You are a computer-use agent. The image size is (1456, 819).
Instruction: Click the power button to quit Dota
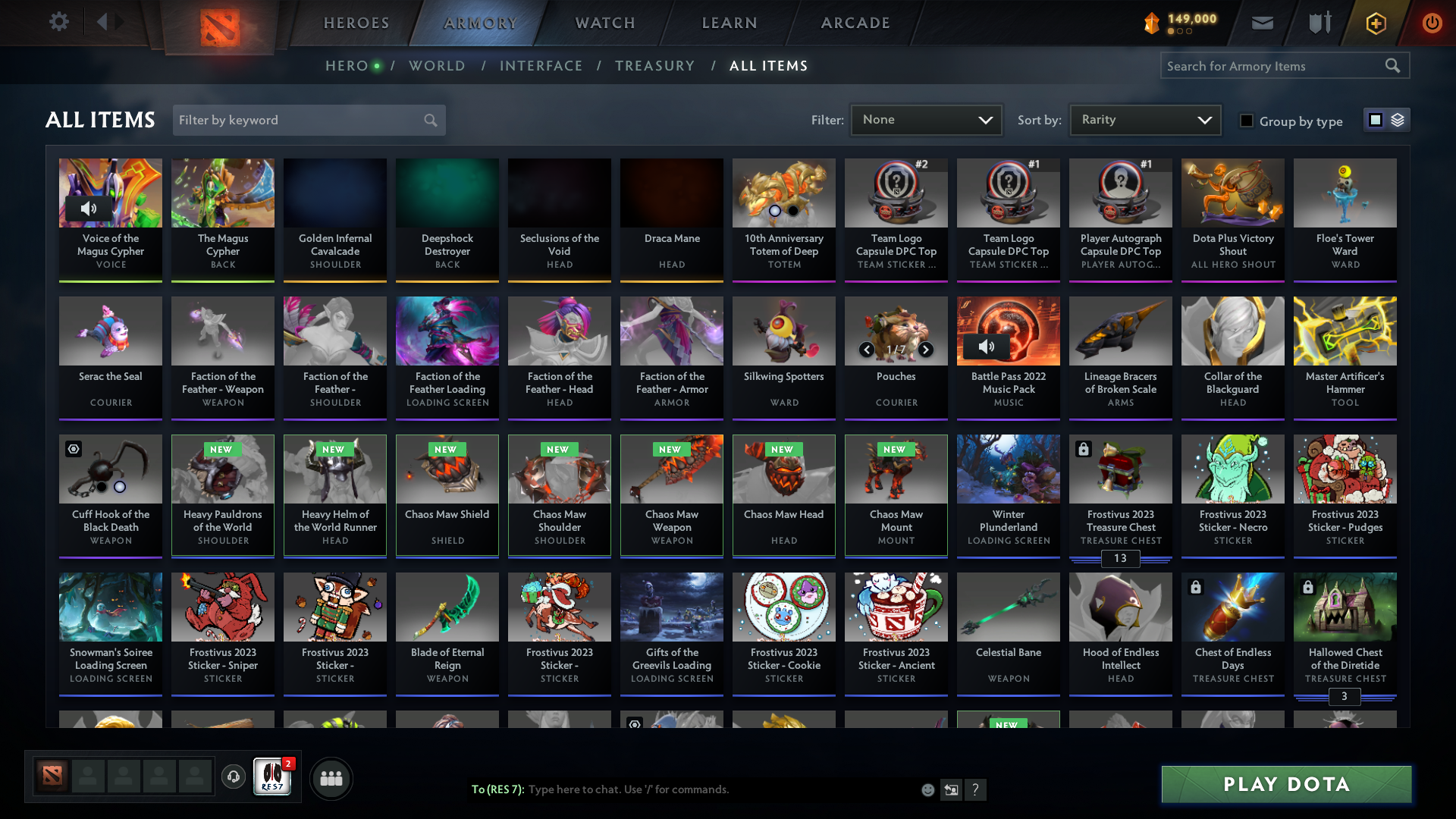point(1432,23)
